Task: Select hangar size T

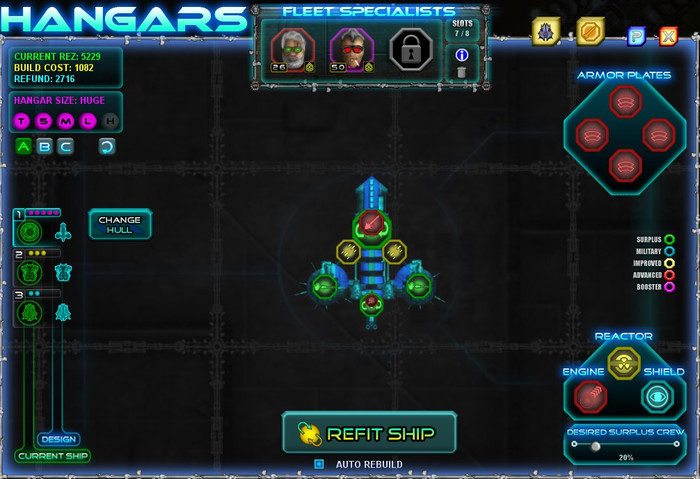Action: coord(23,121)
